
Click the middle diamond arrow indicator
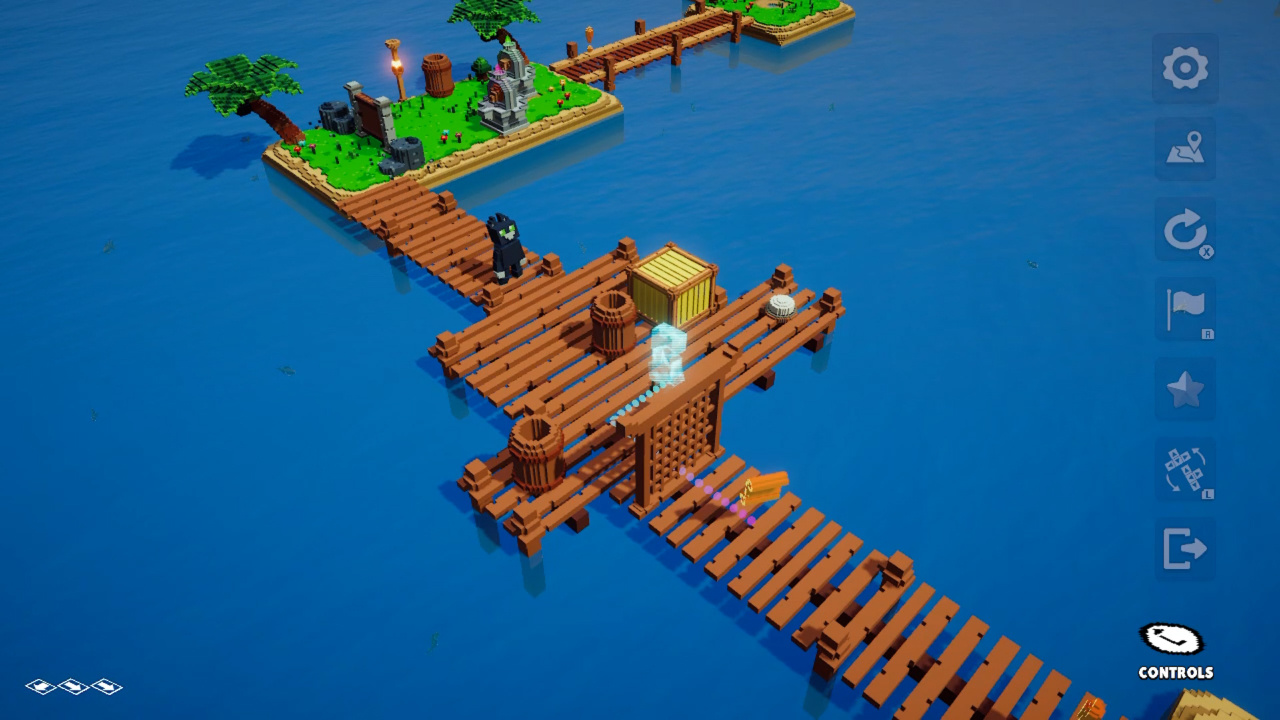pos(72,687)
